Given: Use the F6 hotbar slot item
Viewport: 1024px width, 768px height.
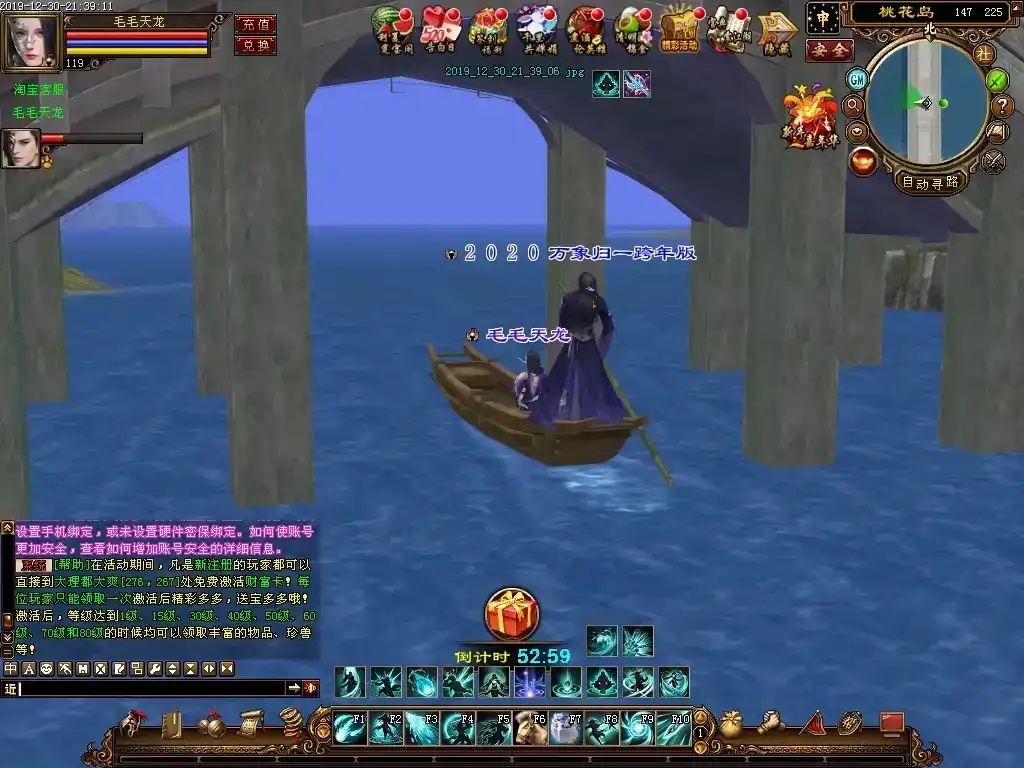Looking at the screenshot, I should pos(530,727).
